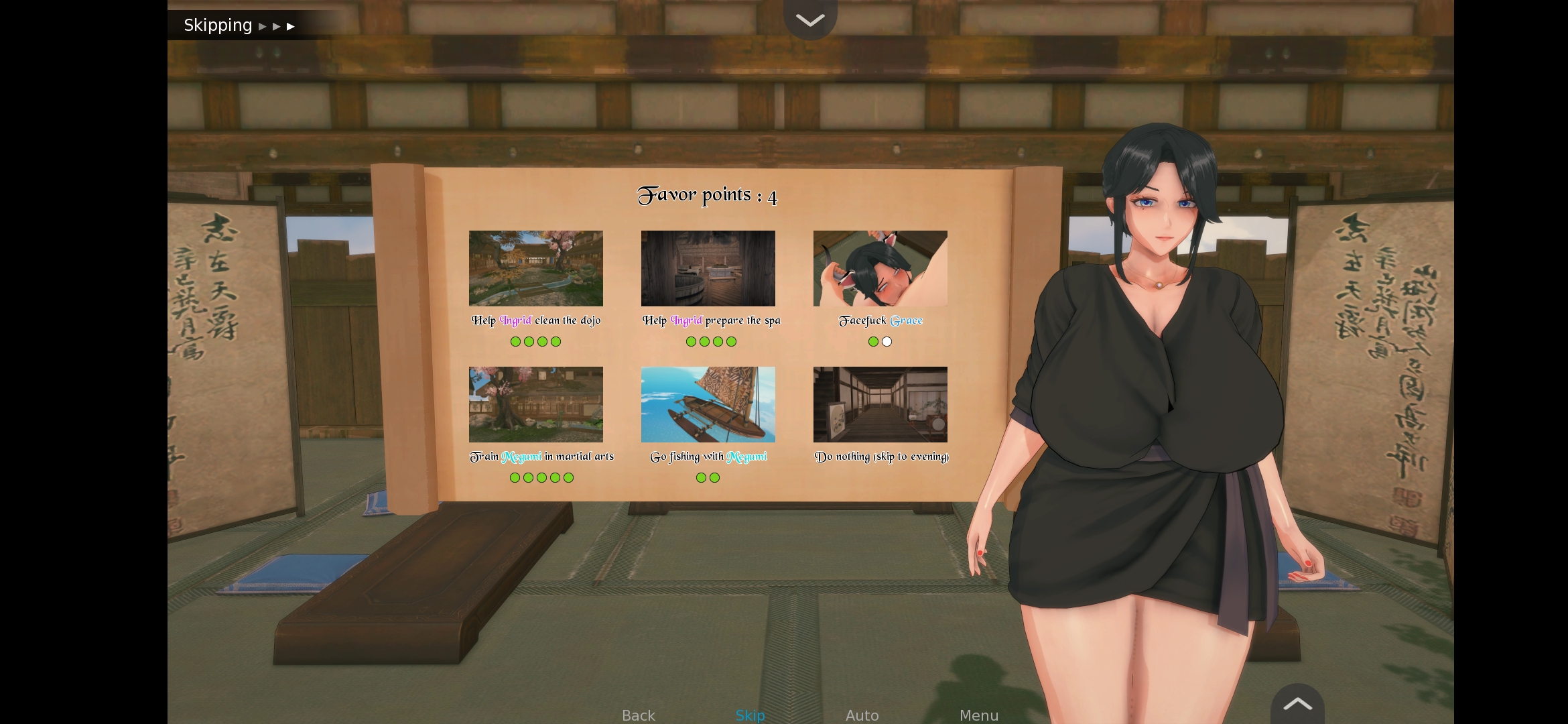
Task: Click the first green favor dot under dojo cleaning
Action: point(515,341)
